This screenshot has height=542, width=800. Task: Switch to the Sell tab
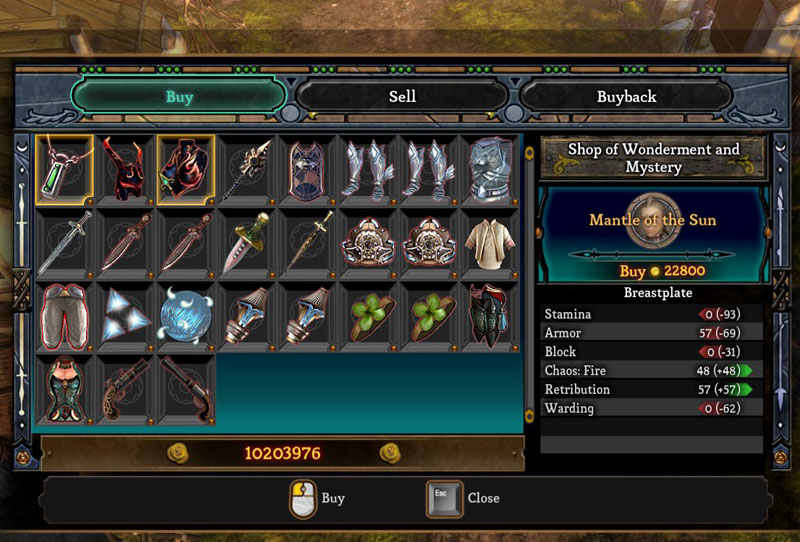402,97
